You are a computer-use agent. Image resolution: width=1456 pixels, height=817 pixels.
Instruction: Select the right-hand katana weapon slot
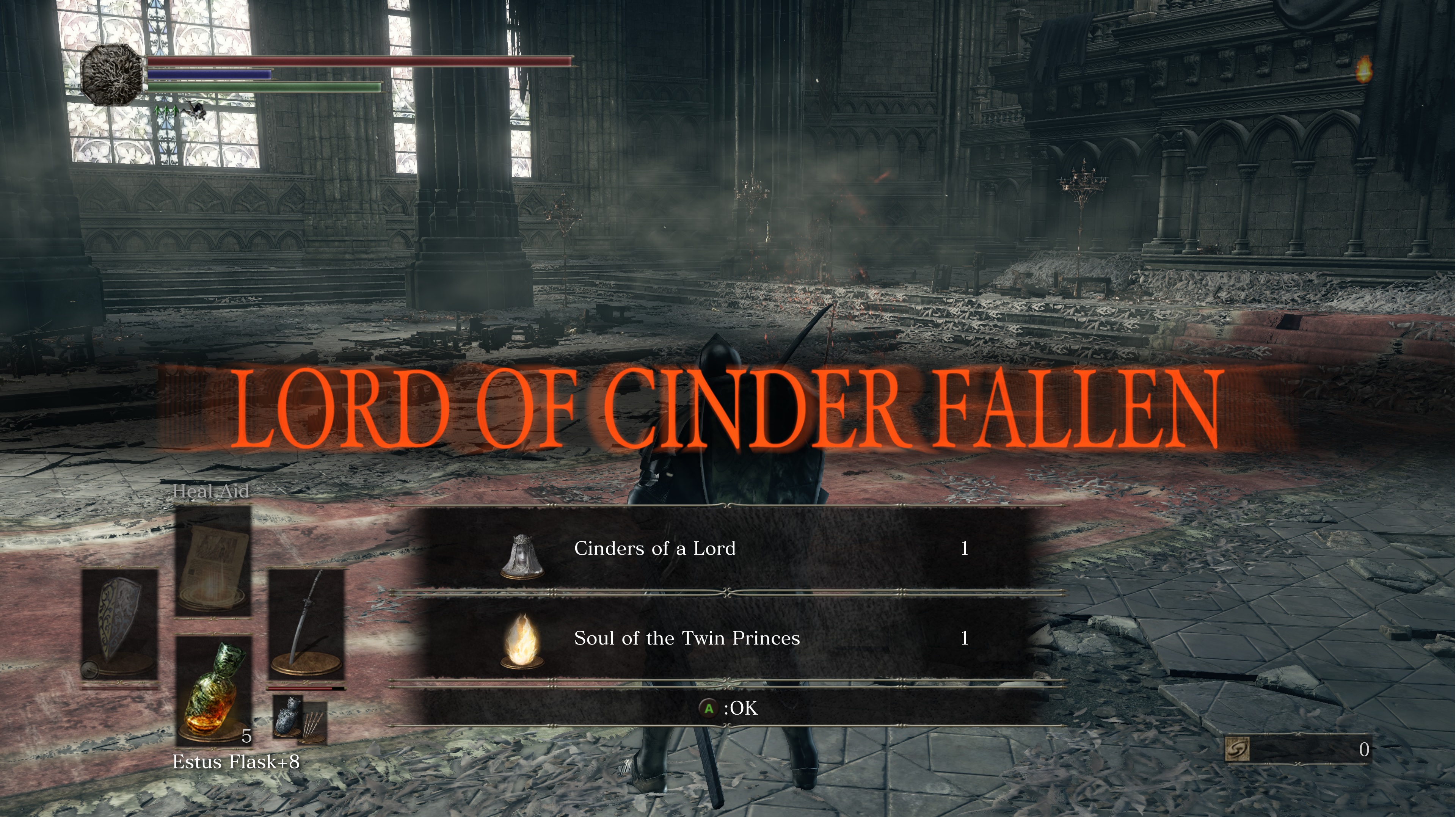[x=306, y=625]
